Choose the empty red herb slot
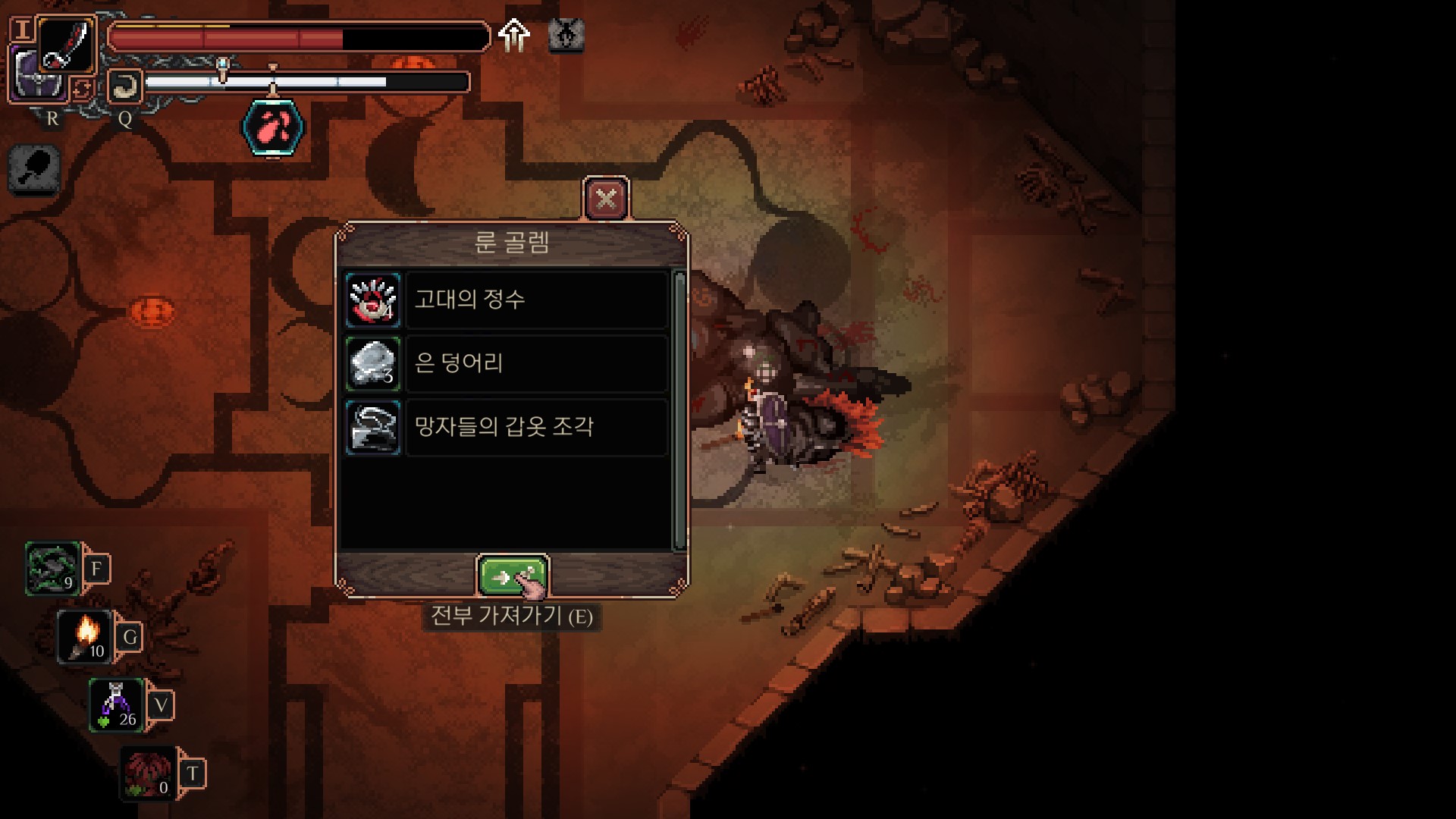This screenshot has height=819, width=1456. 149,773
